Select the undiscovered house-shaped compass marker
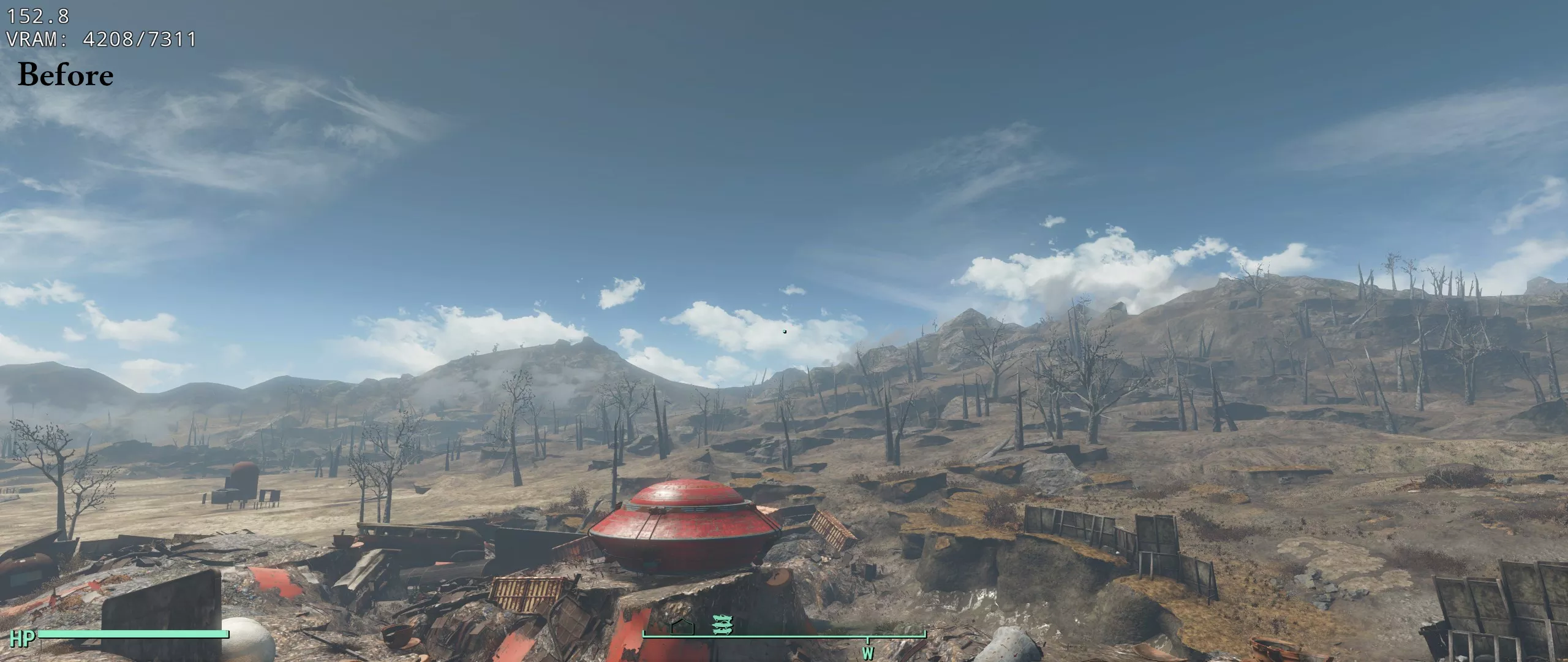Screen dimensions: 1568x662 [682, 626]
